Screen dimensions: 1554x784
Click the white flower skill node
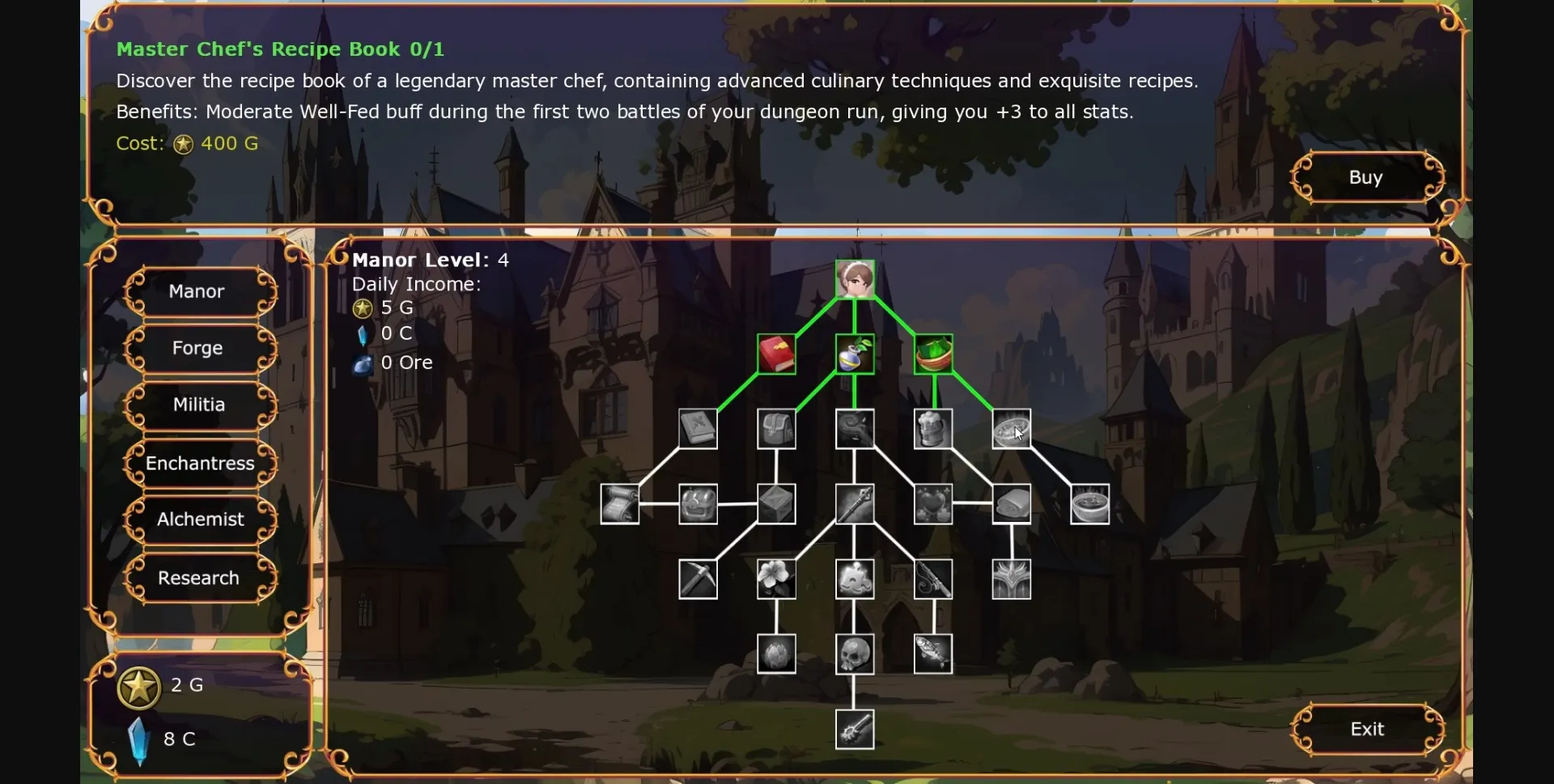point(776,578)
